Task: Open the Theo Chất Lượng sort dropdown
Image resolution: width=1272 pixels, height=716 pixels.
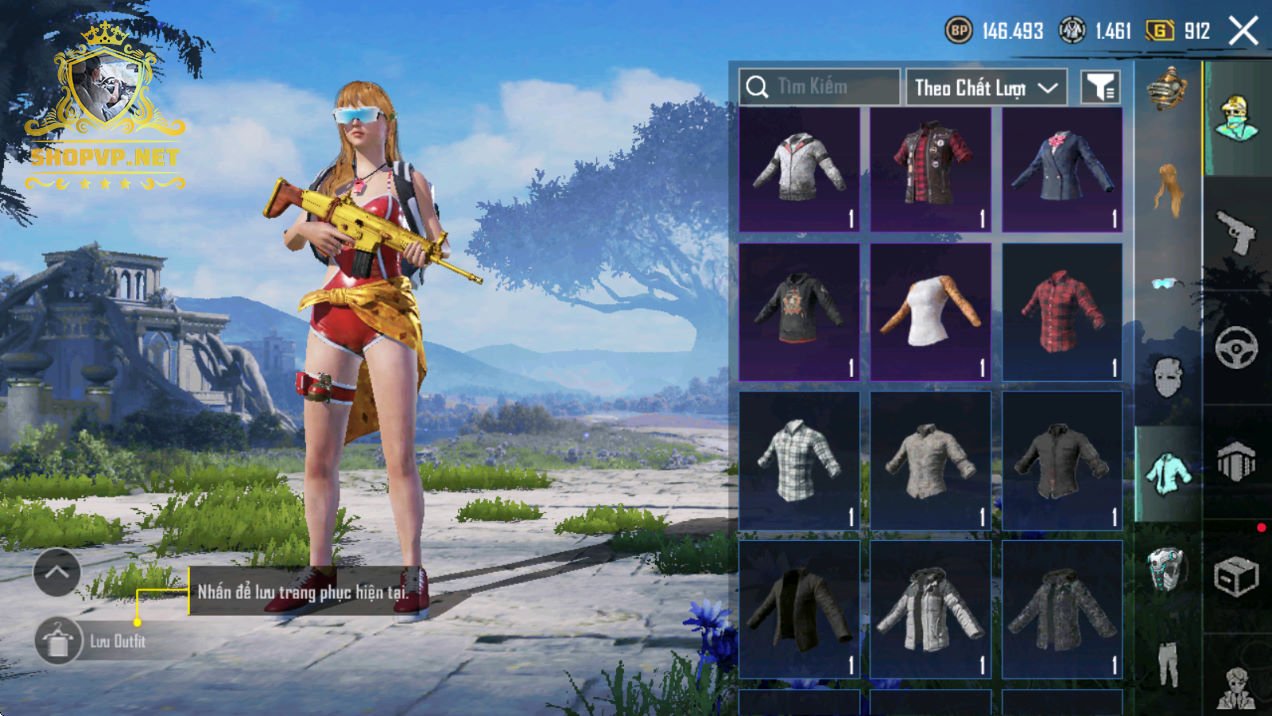Action: pos(985,88)
